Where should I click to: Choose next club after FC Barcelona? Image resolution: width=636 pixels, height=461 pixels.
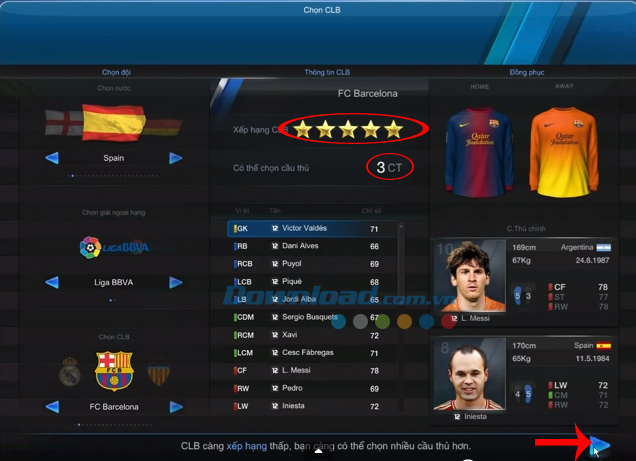click(176, 407)
